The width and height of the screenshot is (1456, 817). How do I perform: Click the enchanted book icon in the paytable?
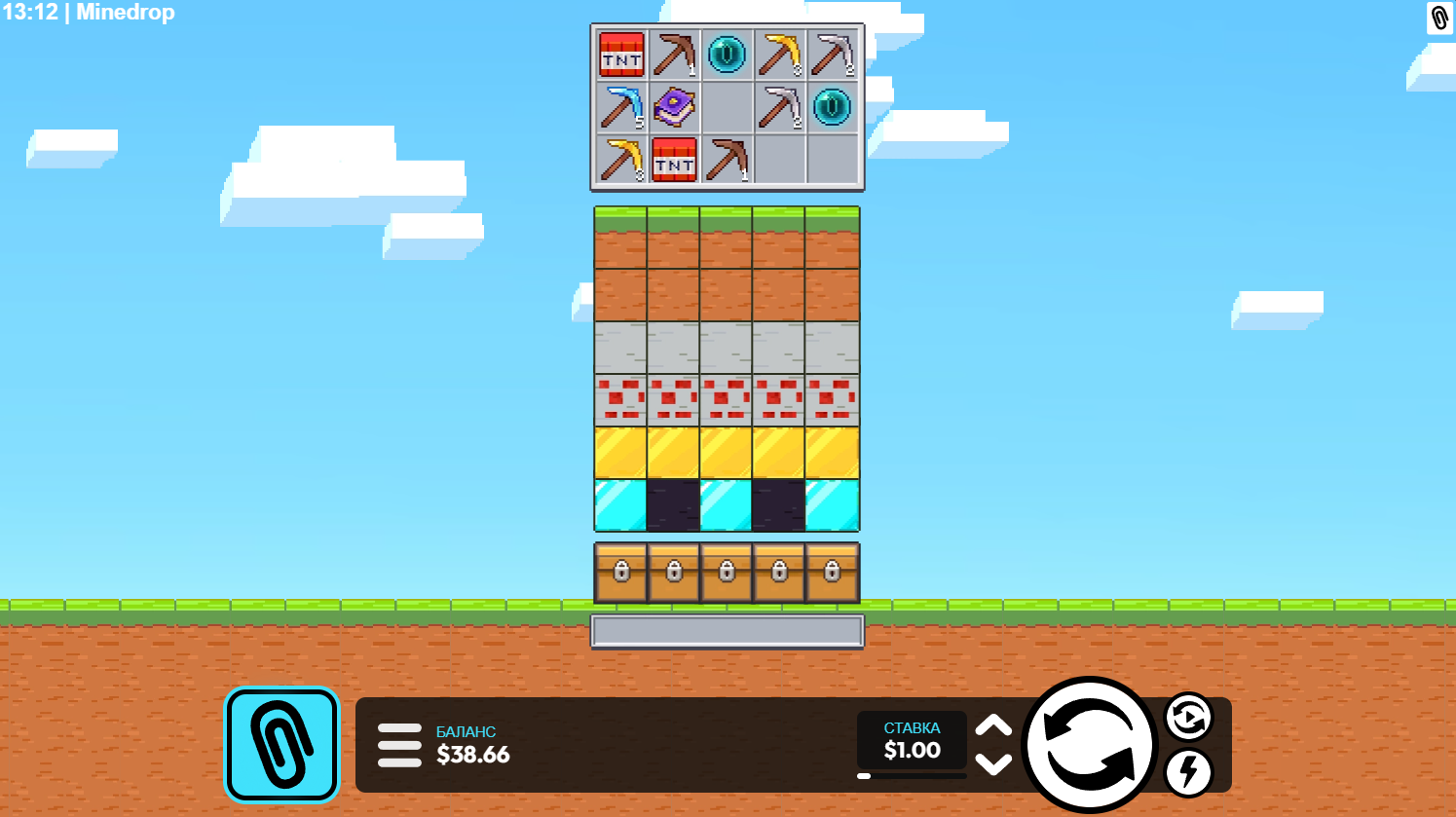pyautogui.click(x=675, y=109)
